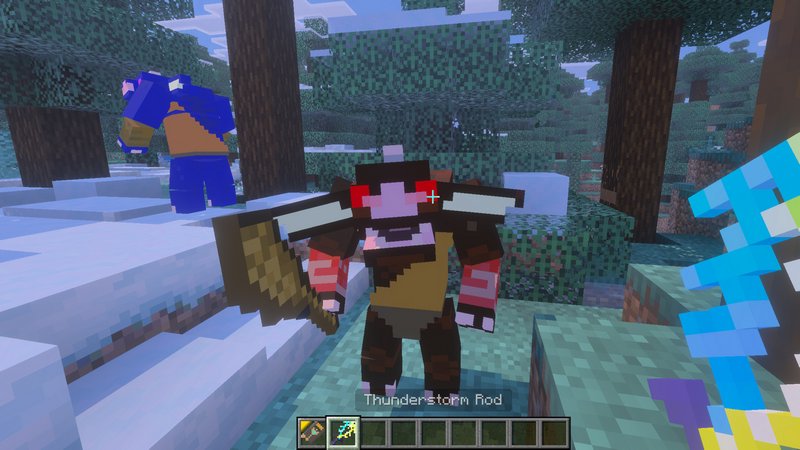Select the first hotbar slot with the yellow-tipped tool

(x=312, y=432)
